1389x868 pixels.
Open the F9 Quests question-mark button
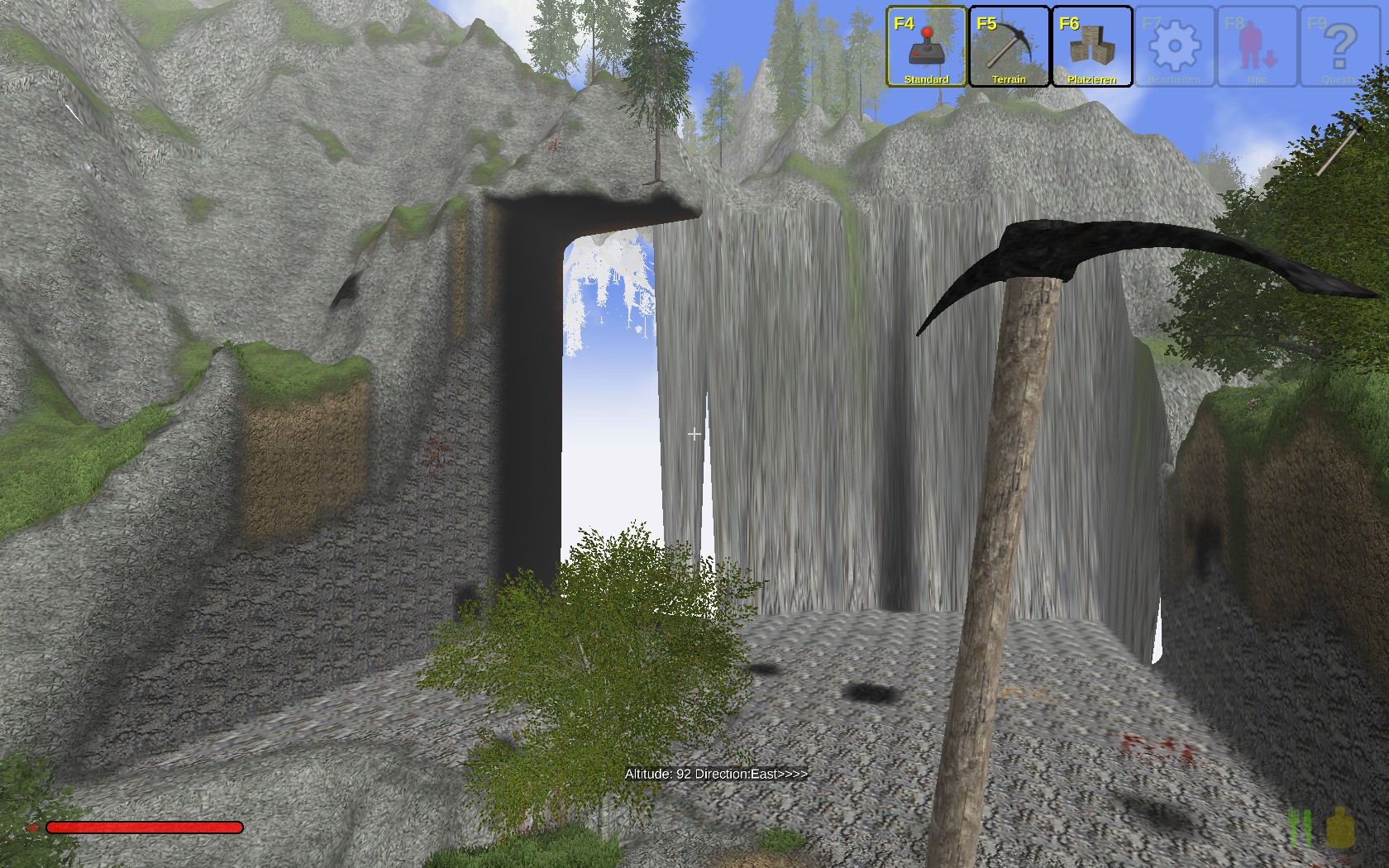[1339, 46]
